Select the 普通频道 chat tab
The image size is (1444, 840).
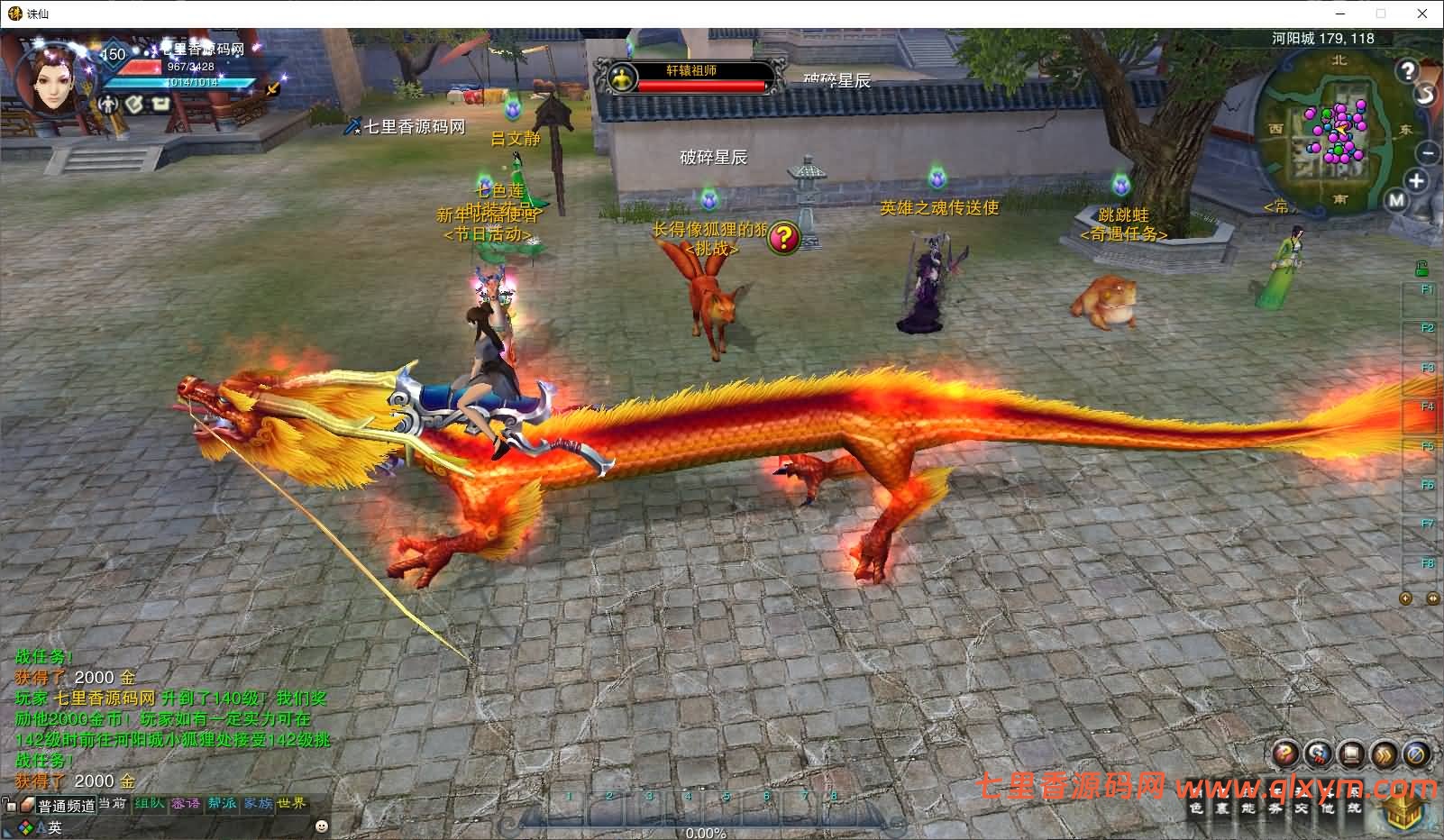pyautogui.click(x=66, y=806)
